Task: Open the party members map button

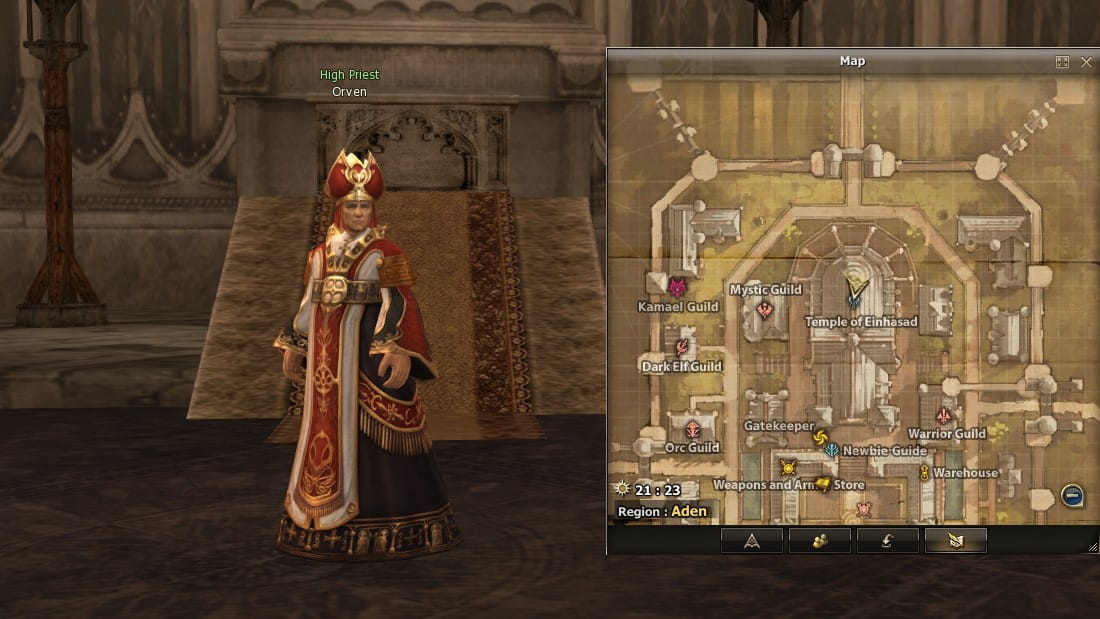Action: (819, 540)
